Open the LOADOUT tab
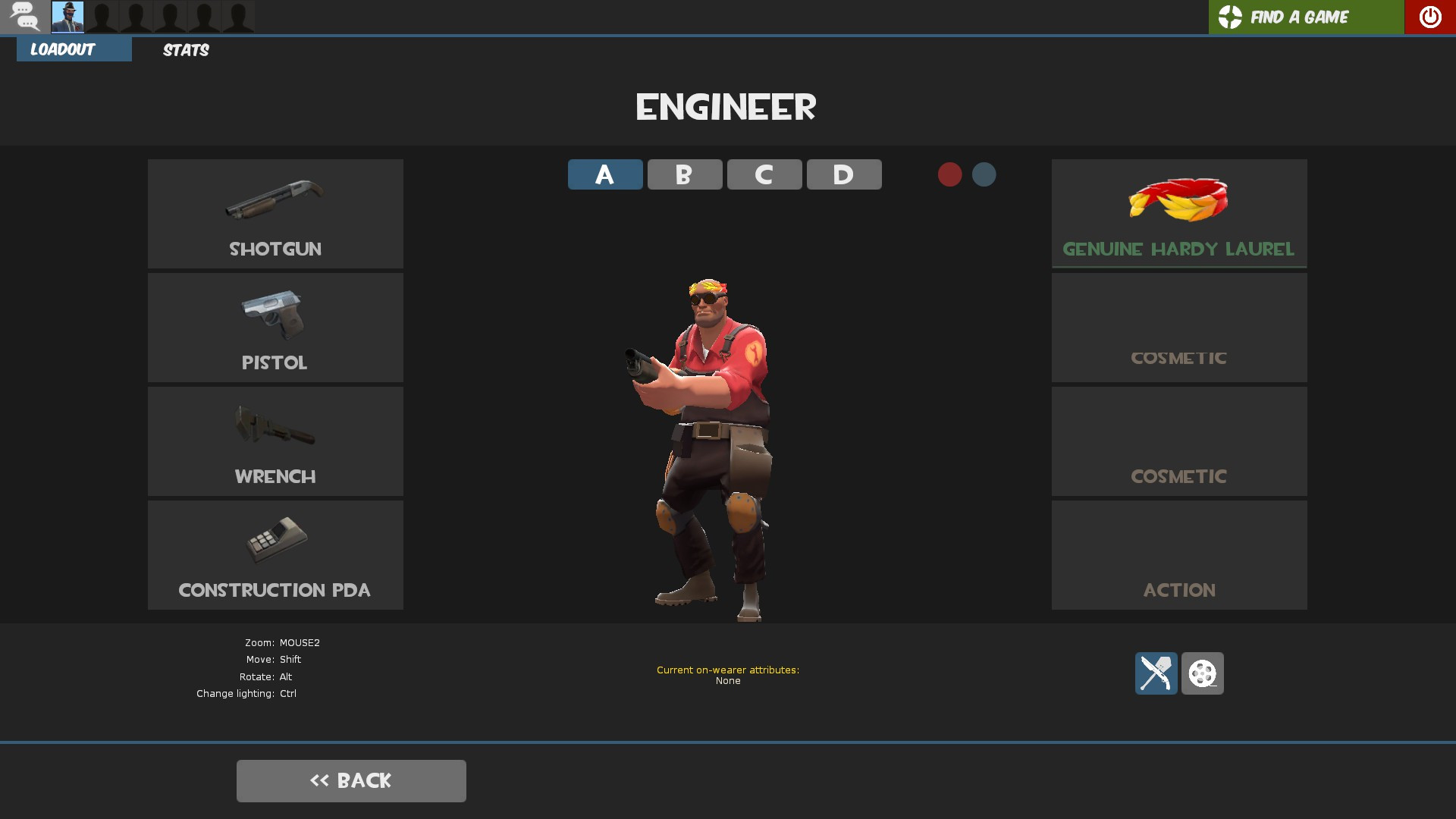The width and height of the screenshot is (1456, 819). coord(74,50)
